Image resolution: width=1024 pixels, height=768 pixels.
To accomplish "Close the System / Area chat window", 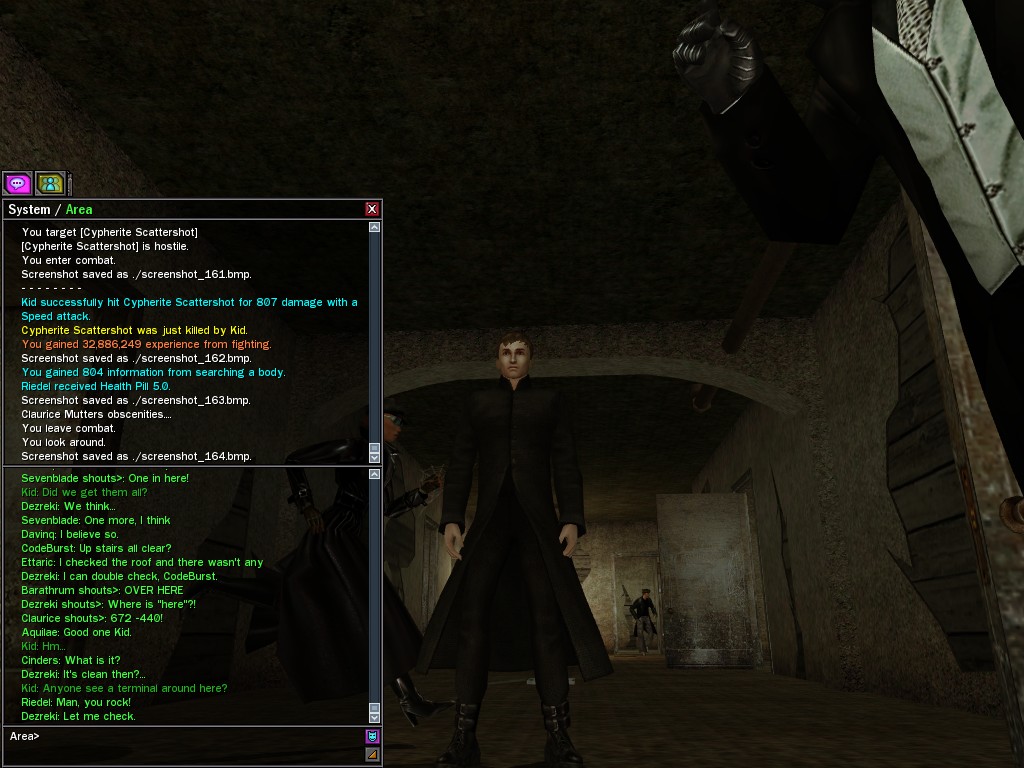I will (x=372, y=209).
